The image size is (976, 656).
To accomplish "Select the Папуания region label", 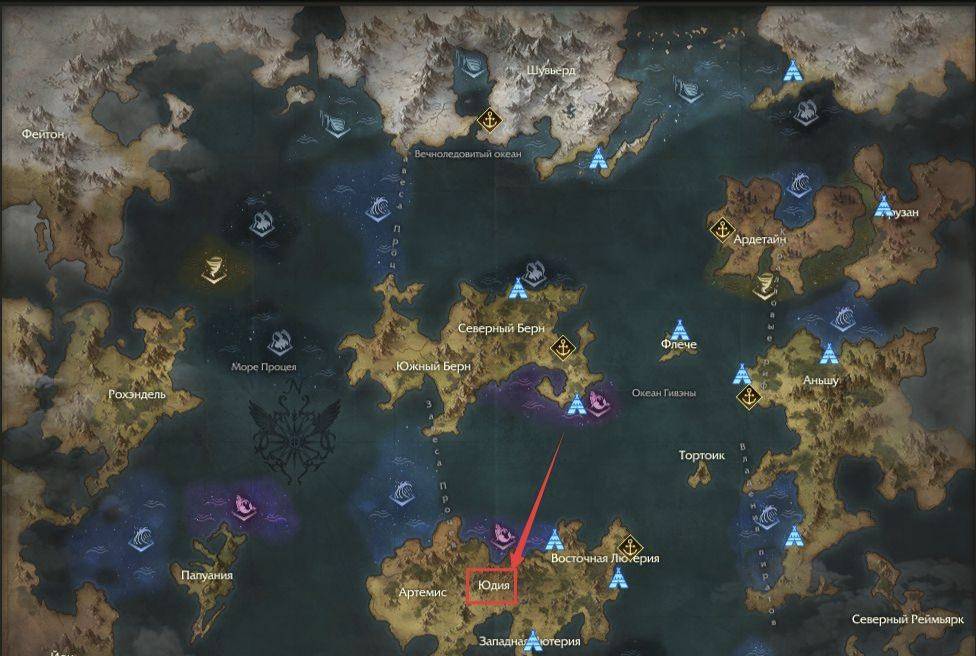I will pyautogui.click(x=207, y=575).
